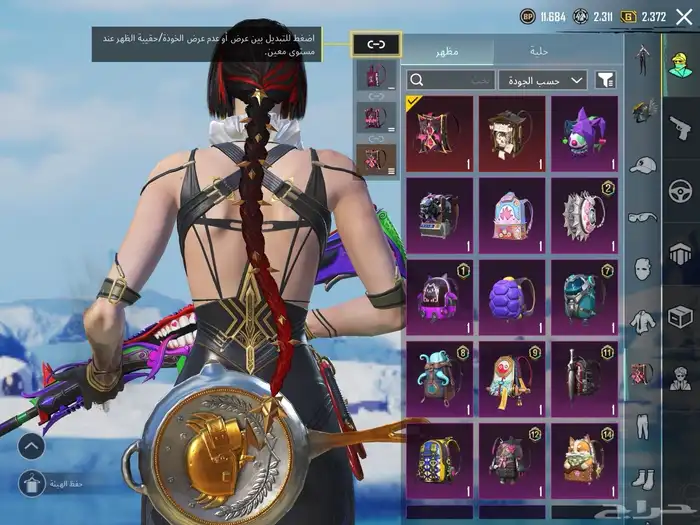Click the round up-arrow button
Screen dimensions: 700x525
[32, 446]
